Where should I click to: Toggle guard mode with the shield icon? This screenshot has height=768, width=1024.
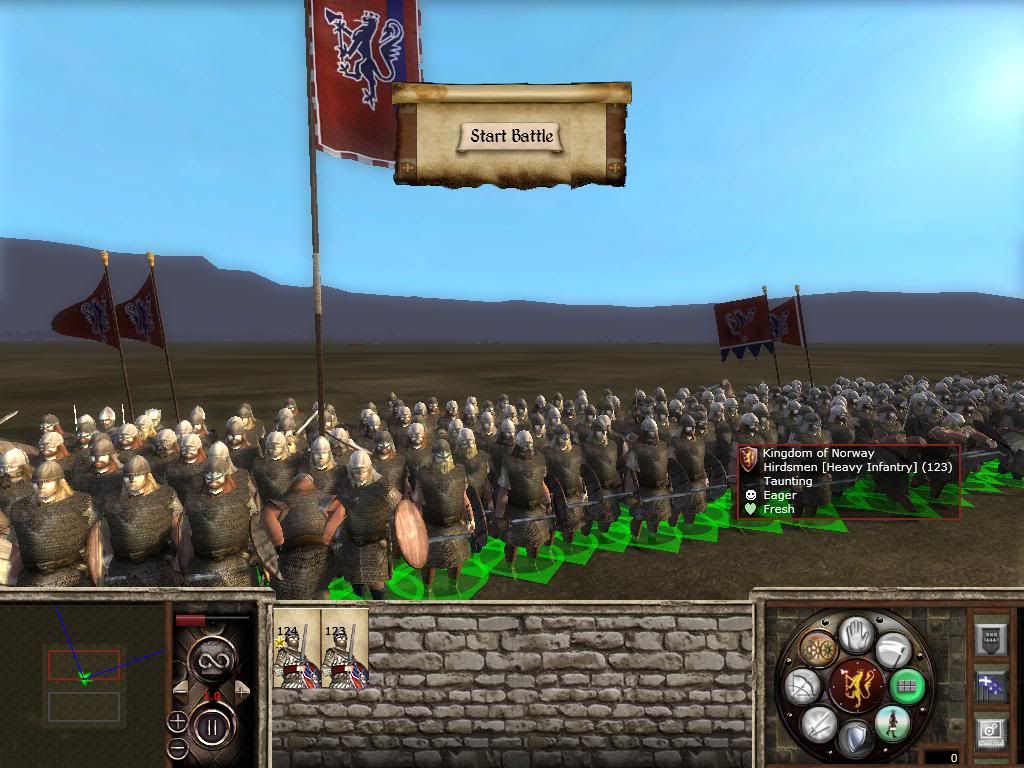coord(855,739)
